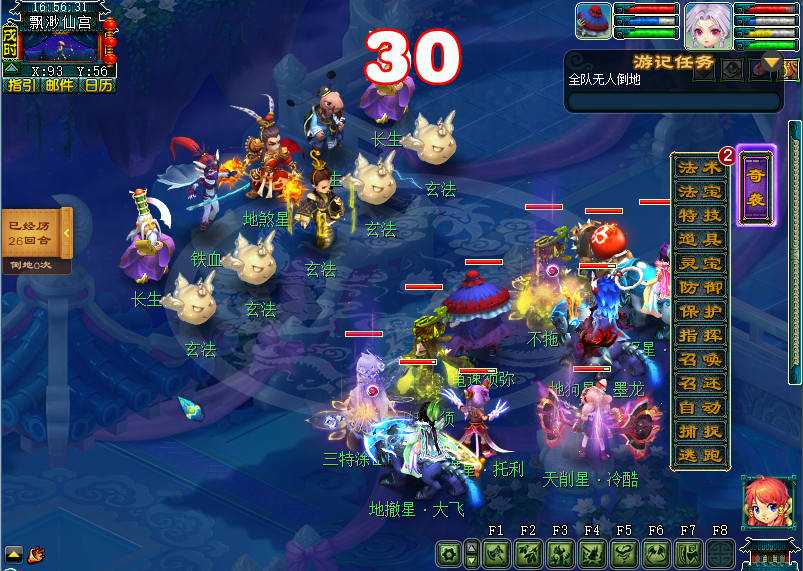Enable 自动 auto battle
Image resolution: width=803 pixels, height=571 pixels.
pos(699,407)
